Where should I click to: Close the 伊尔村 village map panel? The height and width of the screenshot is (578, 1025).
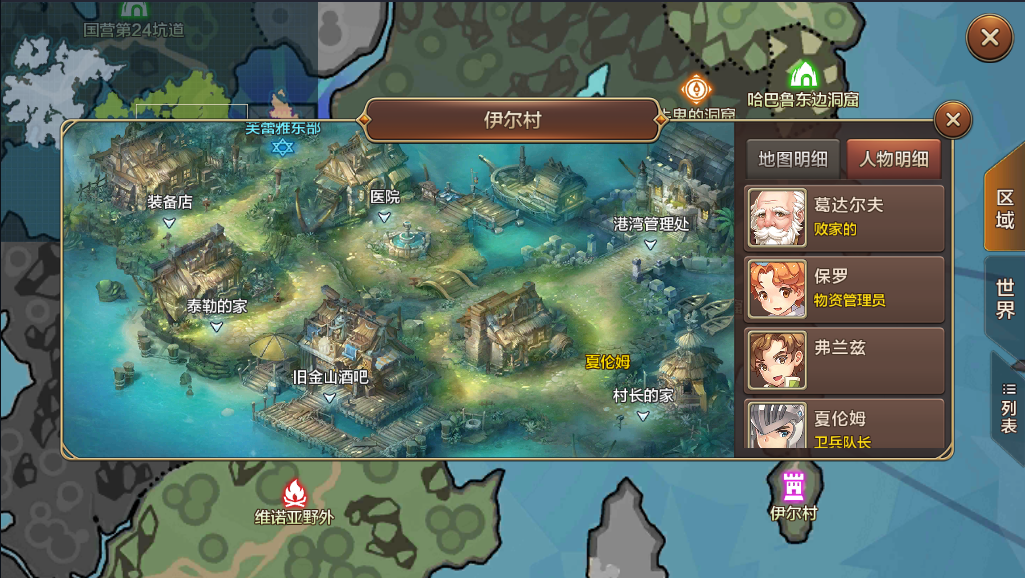click(x=952, y=120)
